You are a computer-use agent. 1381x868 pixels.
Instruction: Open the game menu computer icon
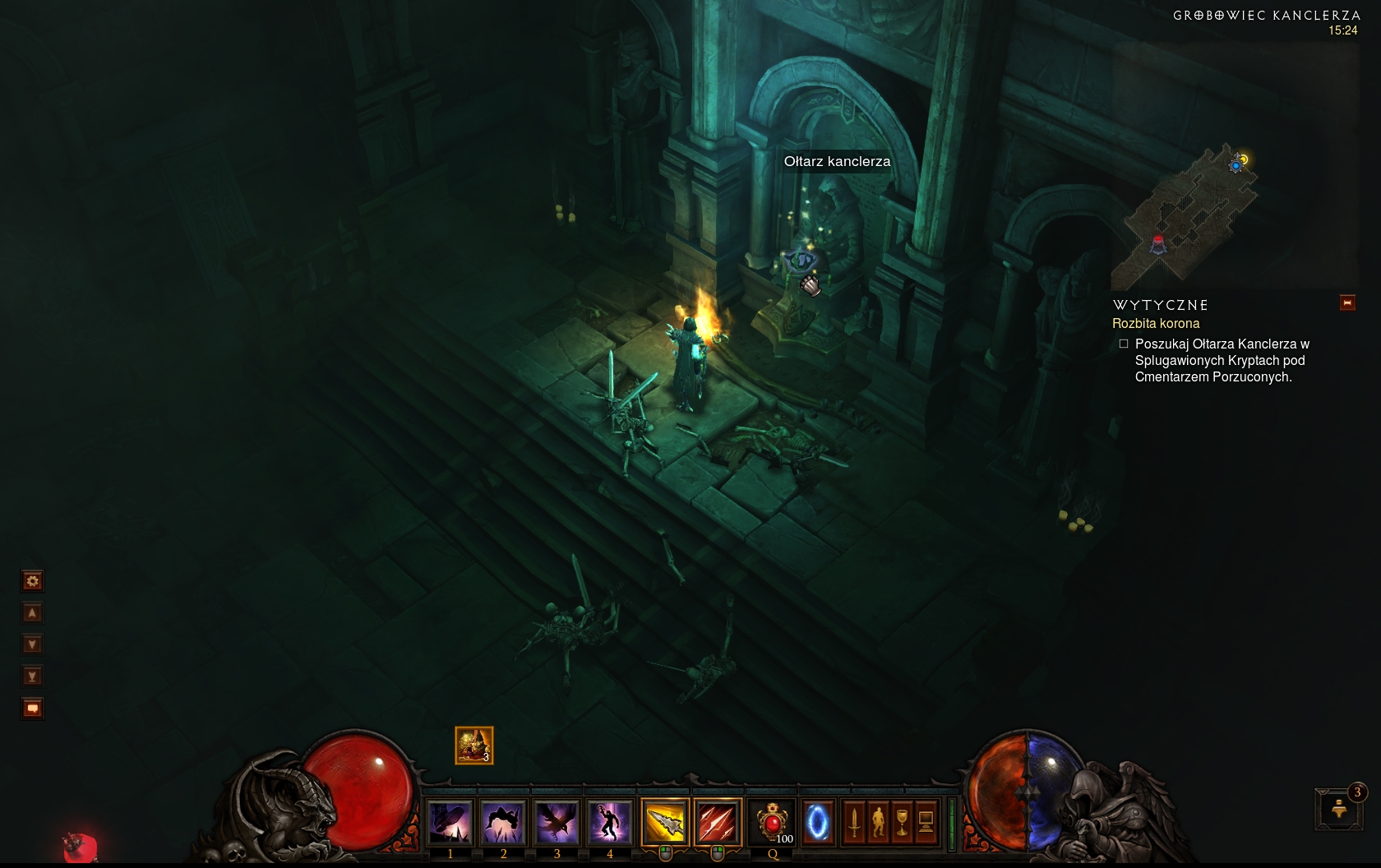[926, 821]
